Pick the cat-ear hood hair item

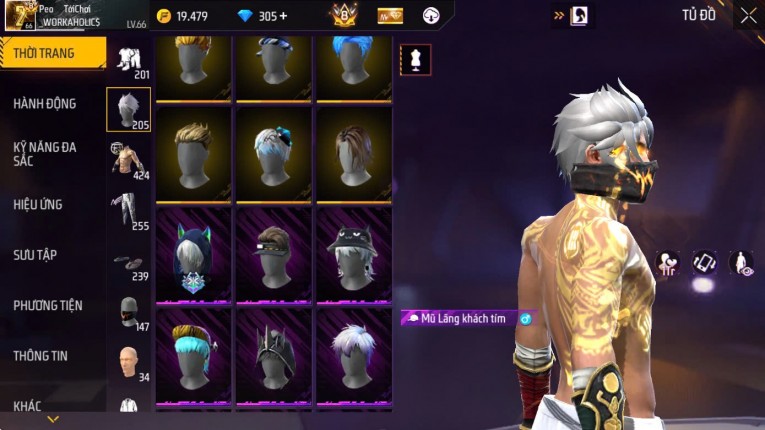pyautogui.click(x=193, y=256)
